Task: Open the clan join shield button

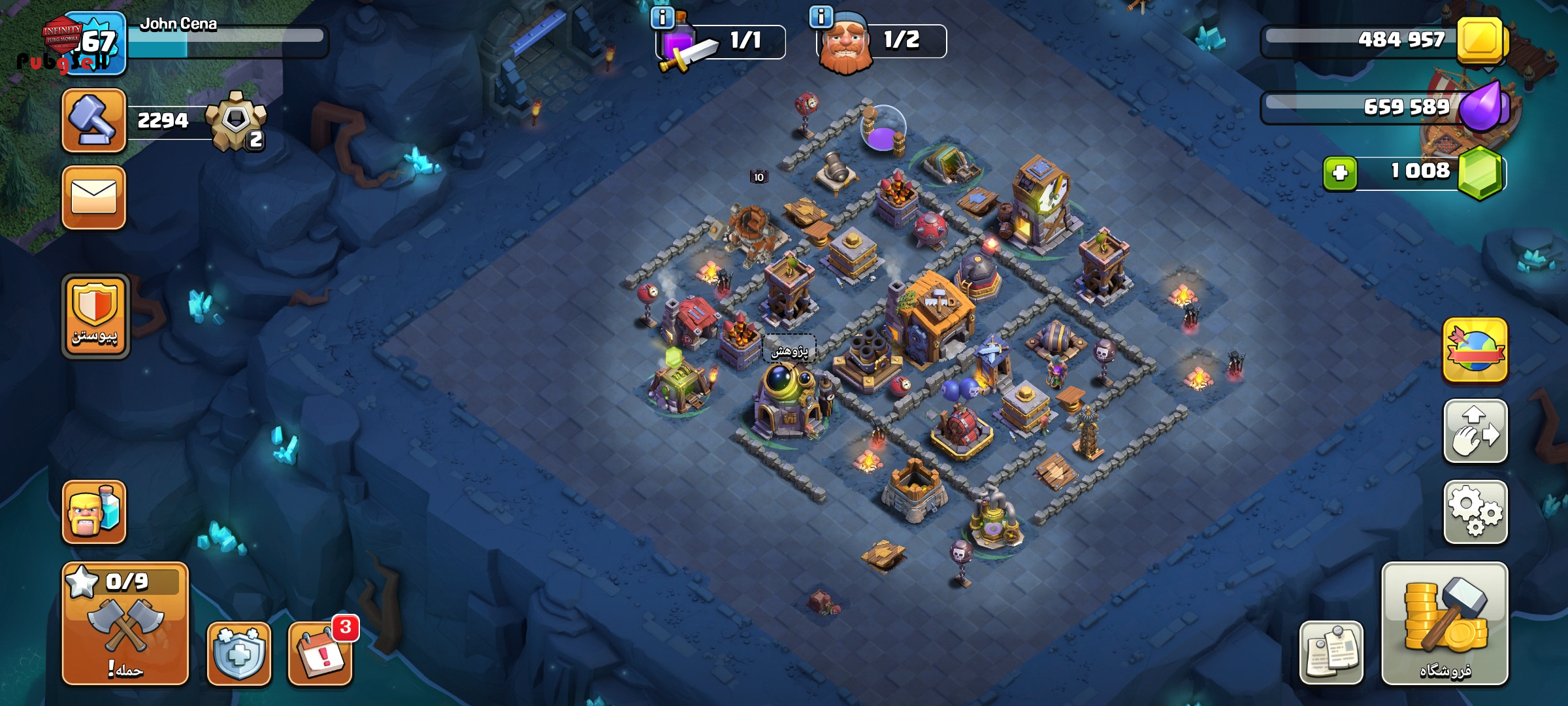Action: pos(95,316)
